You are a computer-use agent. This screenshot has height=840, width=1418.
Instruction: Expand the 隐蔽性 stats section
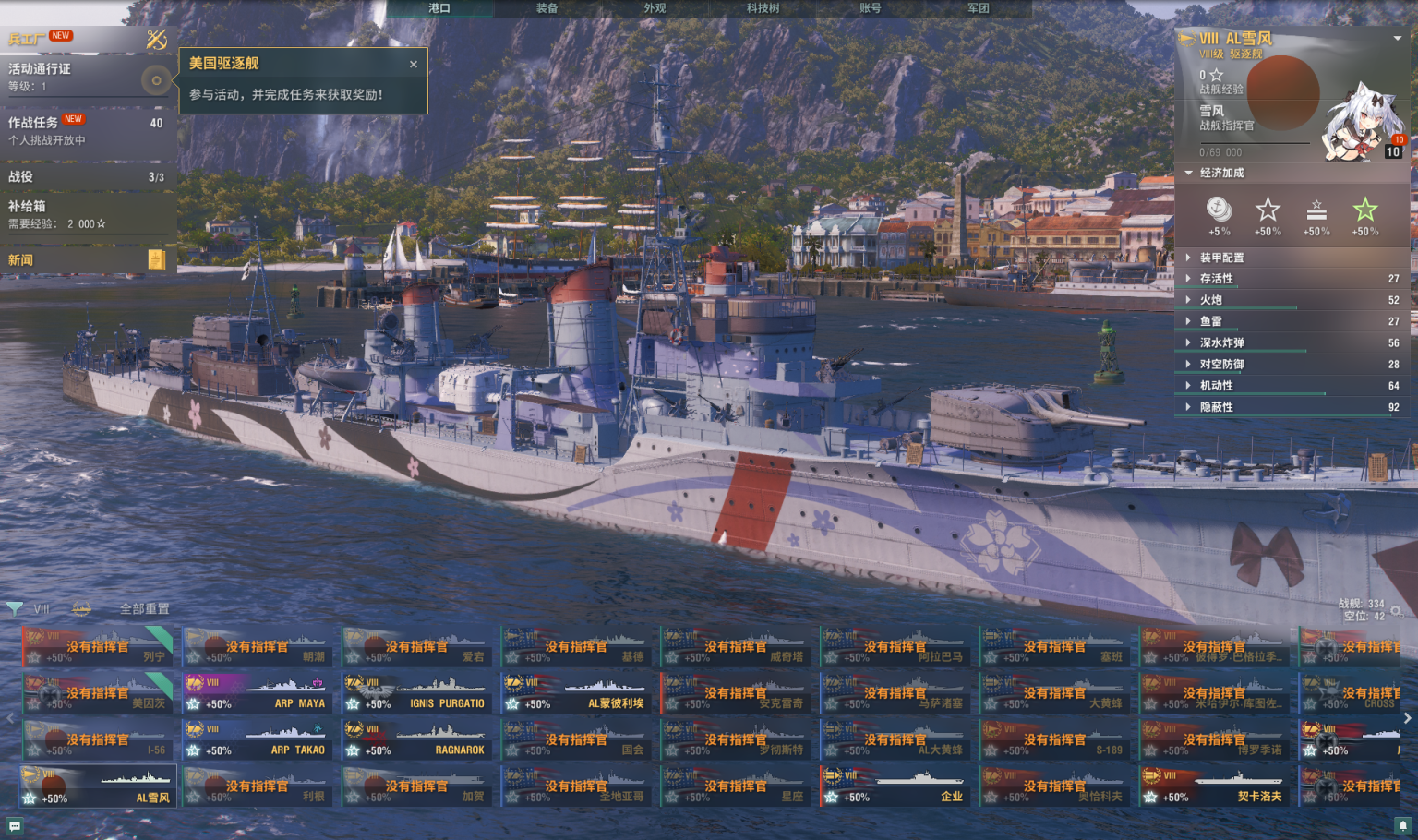pyautogui.click(x=1216, y=407)
